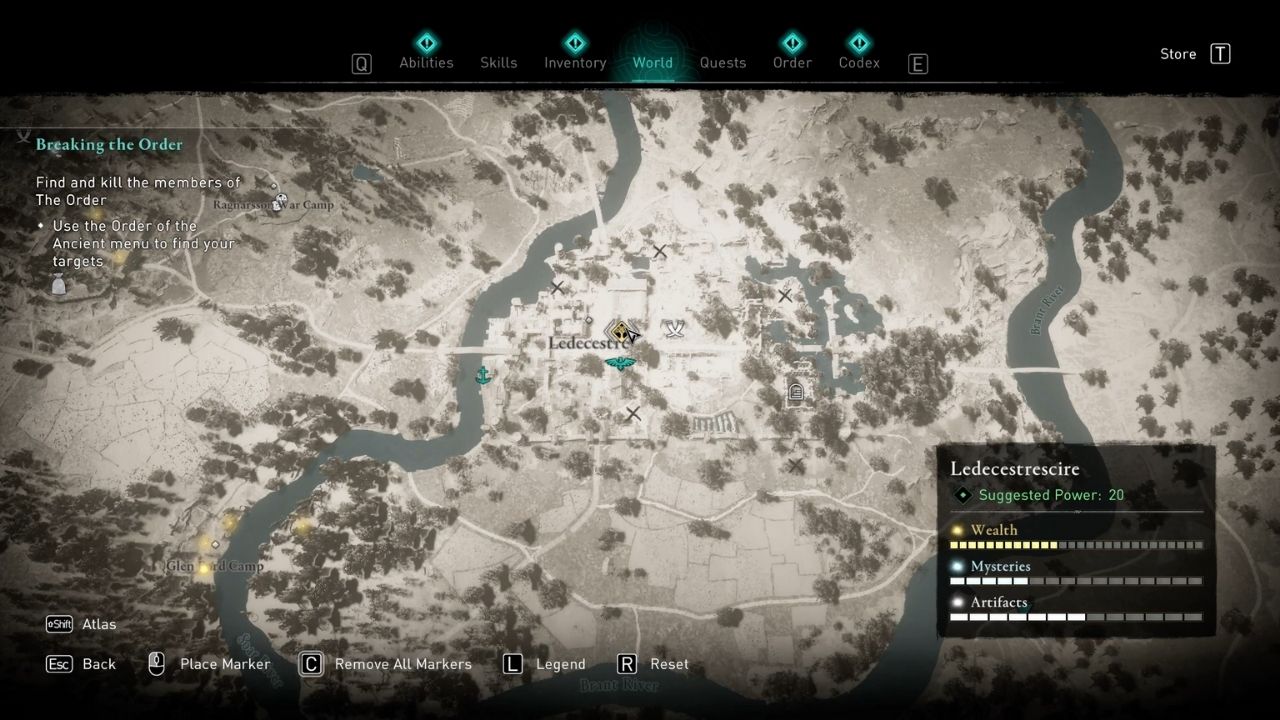The image size is (1280, 720).
Task: Click the E arrow to cycle tabs right
Action: [917, 63]
